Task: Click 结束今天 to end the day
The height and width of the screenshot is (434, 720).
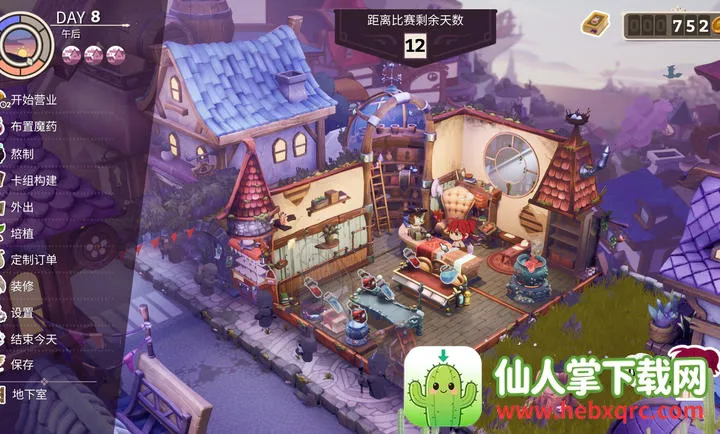Action: 33,338
